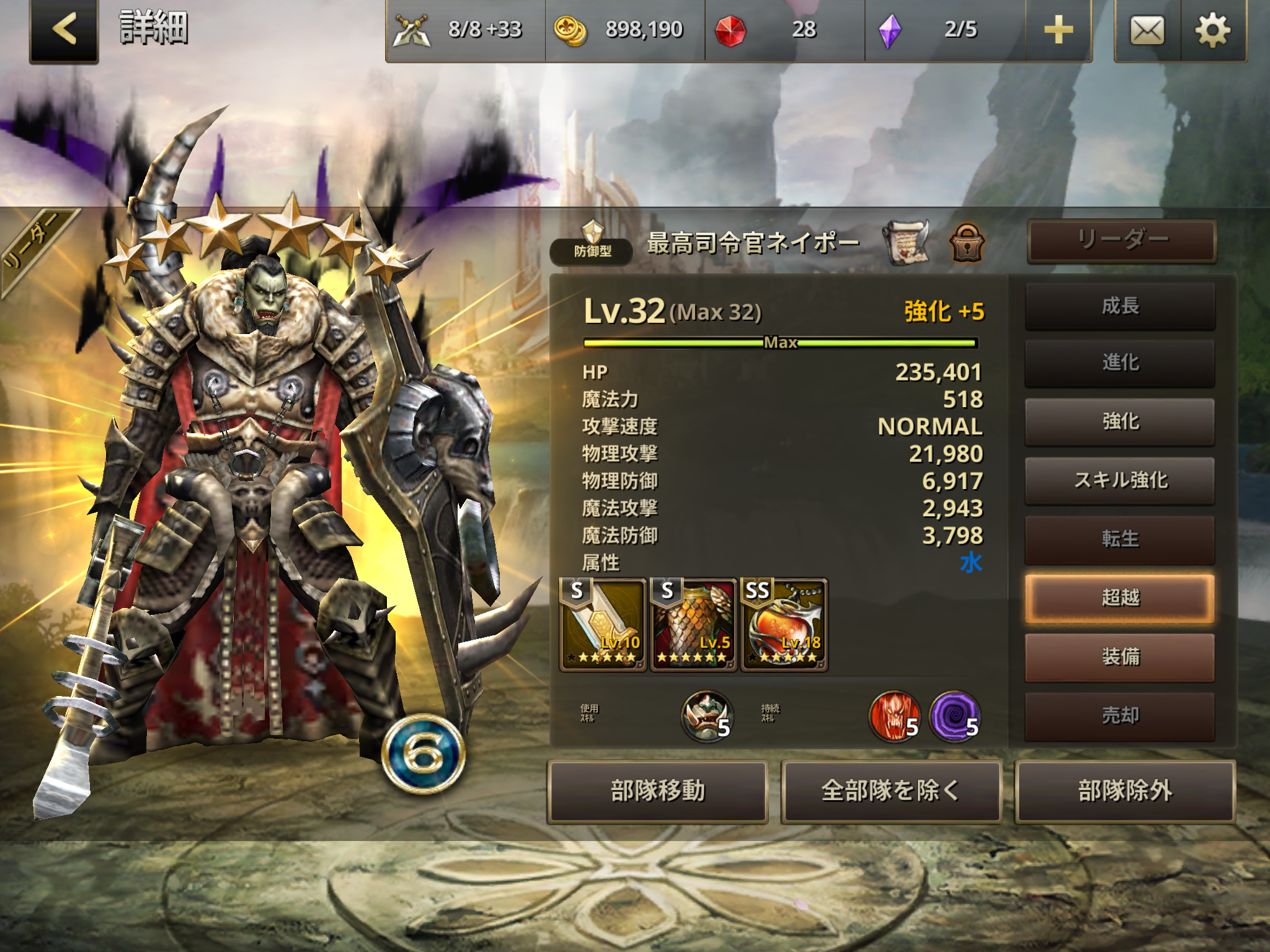Choose the 転生 rebirth button
This screenshot has height=952, width=1270.
click(x=1120, y=539)
